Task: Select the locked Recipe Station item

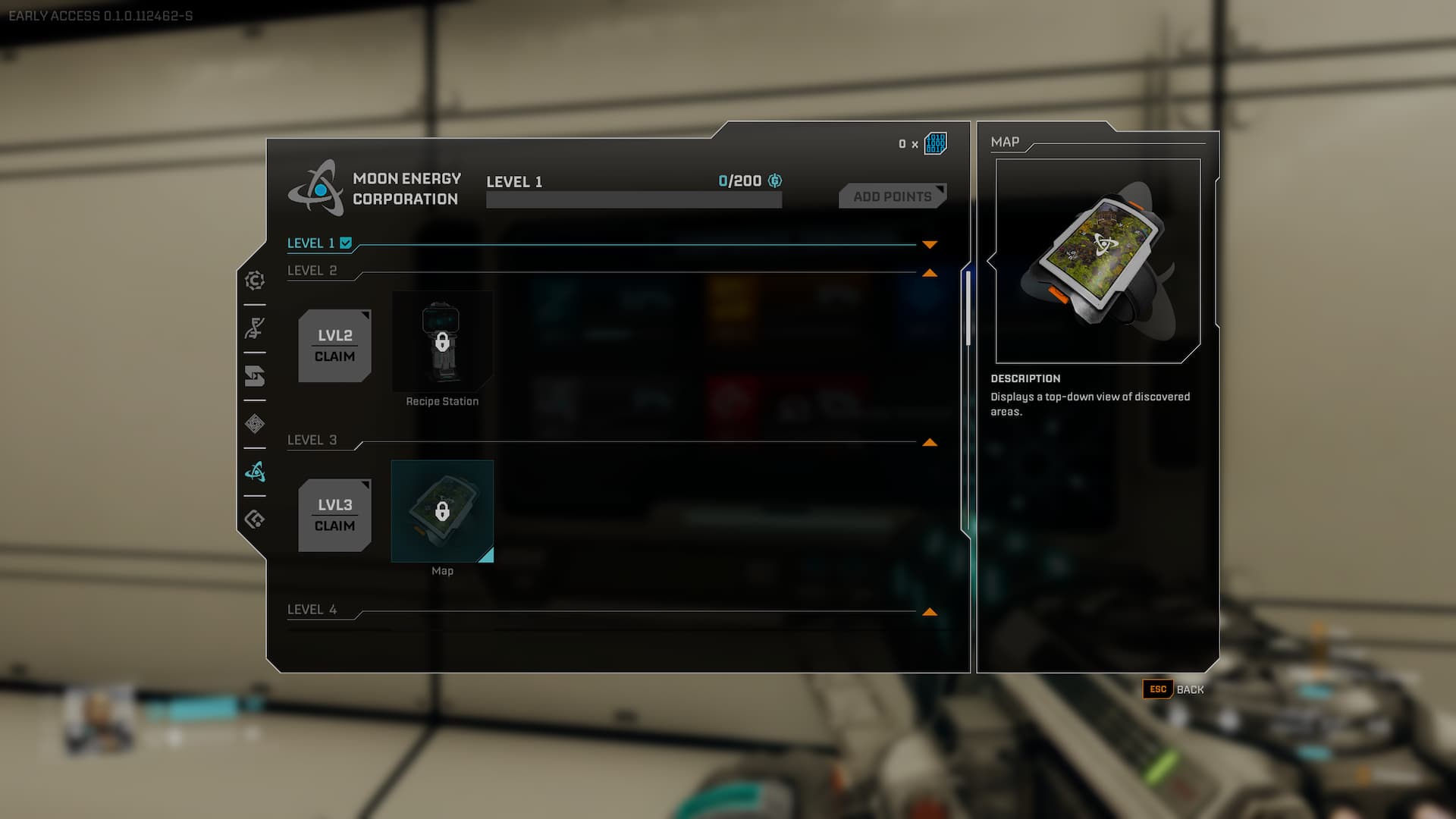Action: [442, 341]
